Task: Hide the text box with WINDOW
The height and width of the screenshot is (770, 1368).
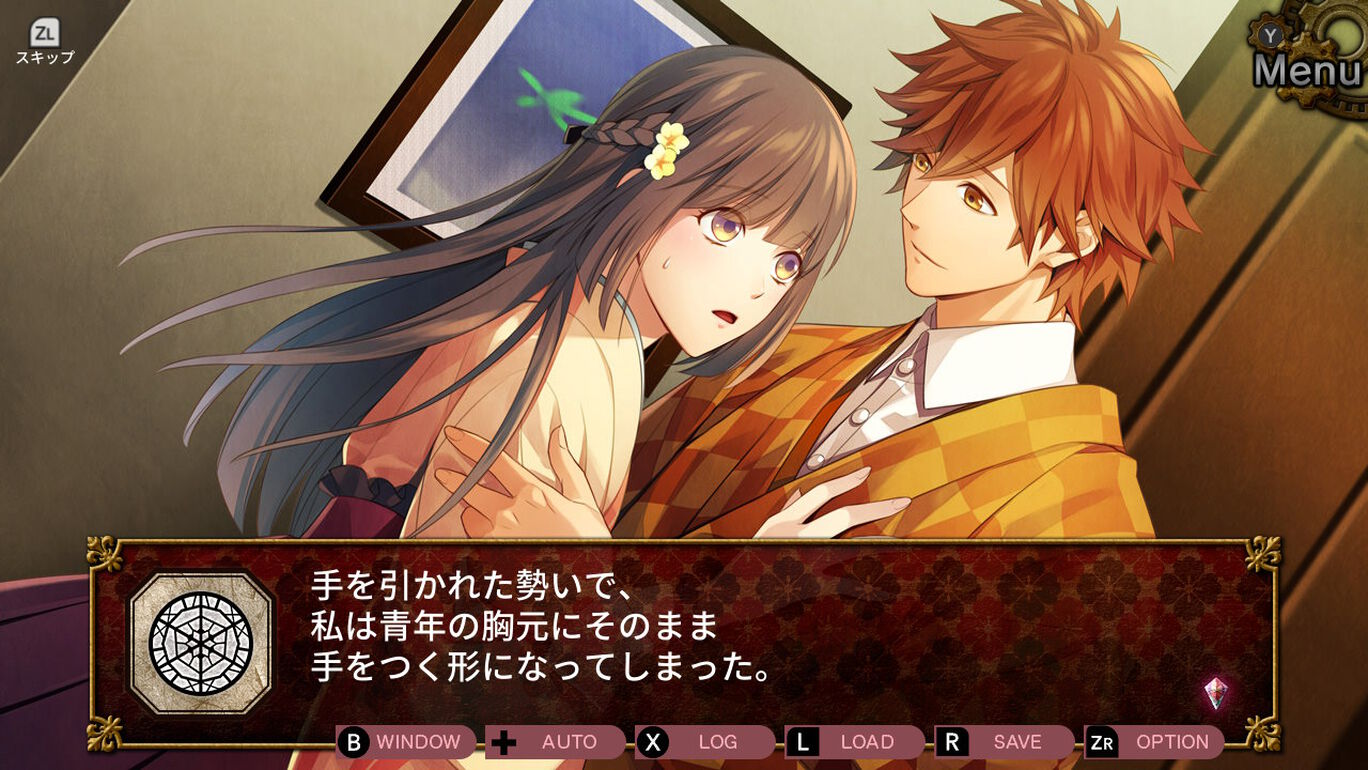Action: click(x=406, y=742)
